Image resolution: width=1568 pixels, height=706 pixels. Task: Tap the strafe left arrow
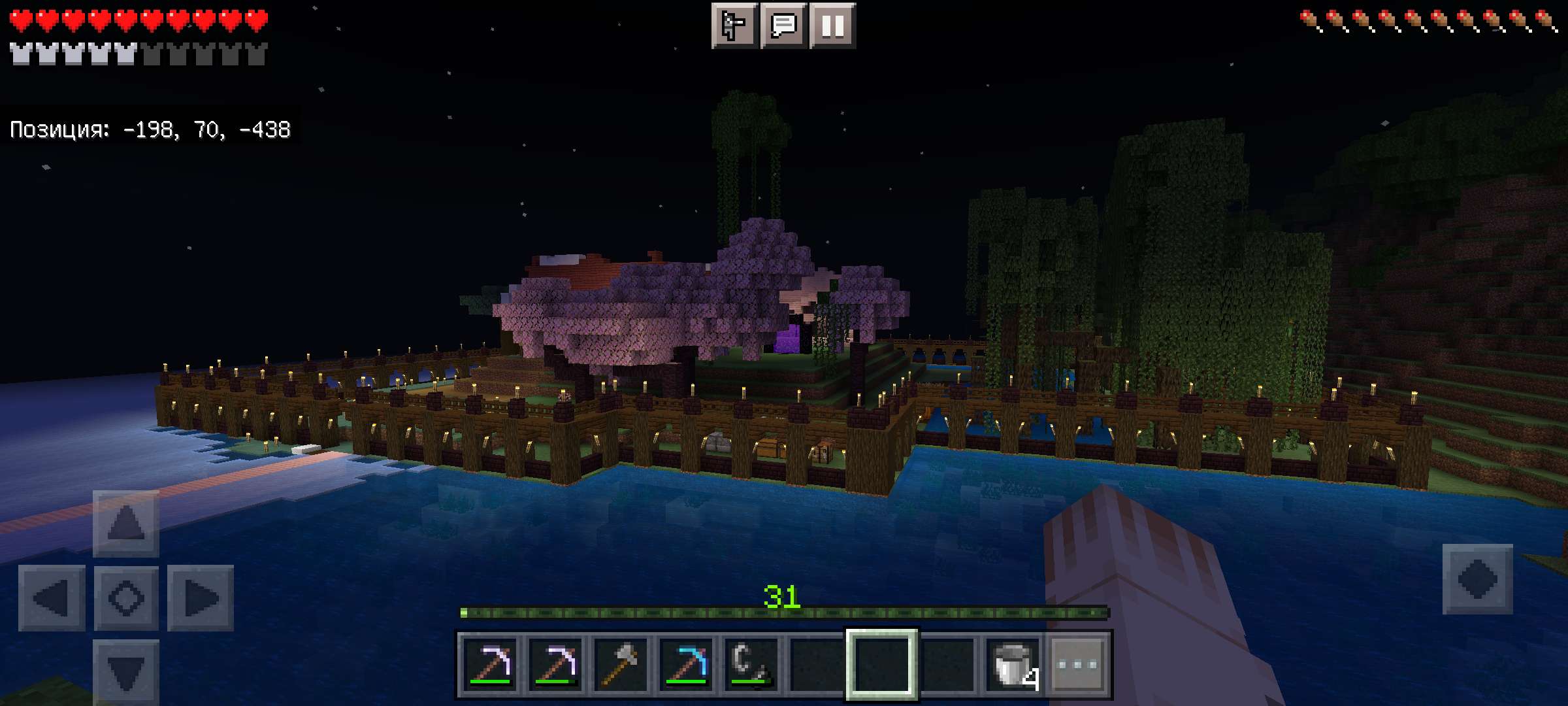tap(52, 597)
